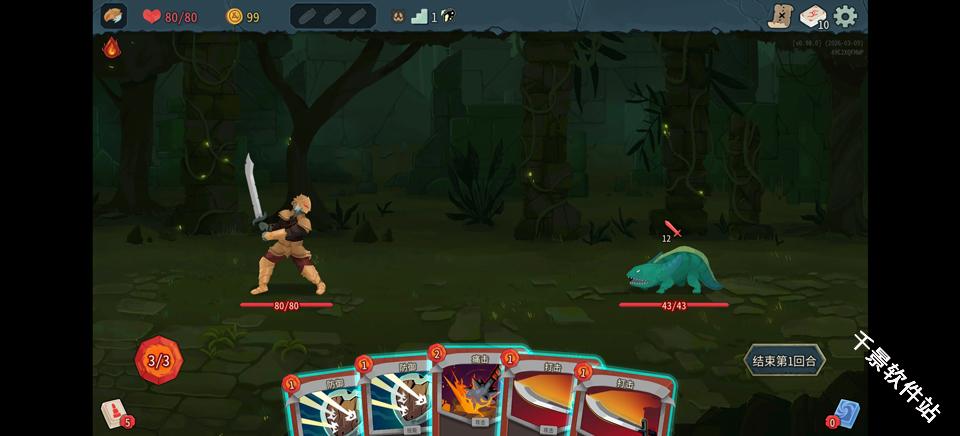Check the floor stairs indicator

point(420,16)
